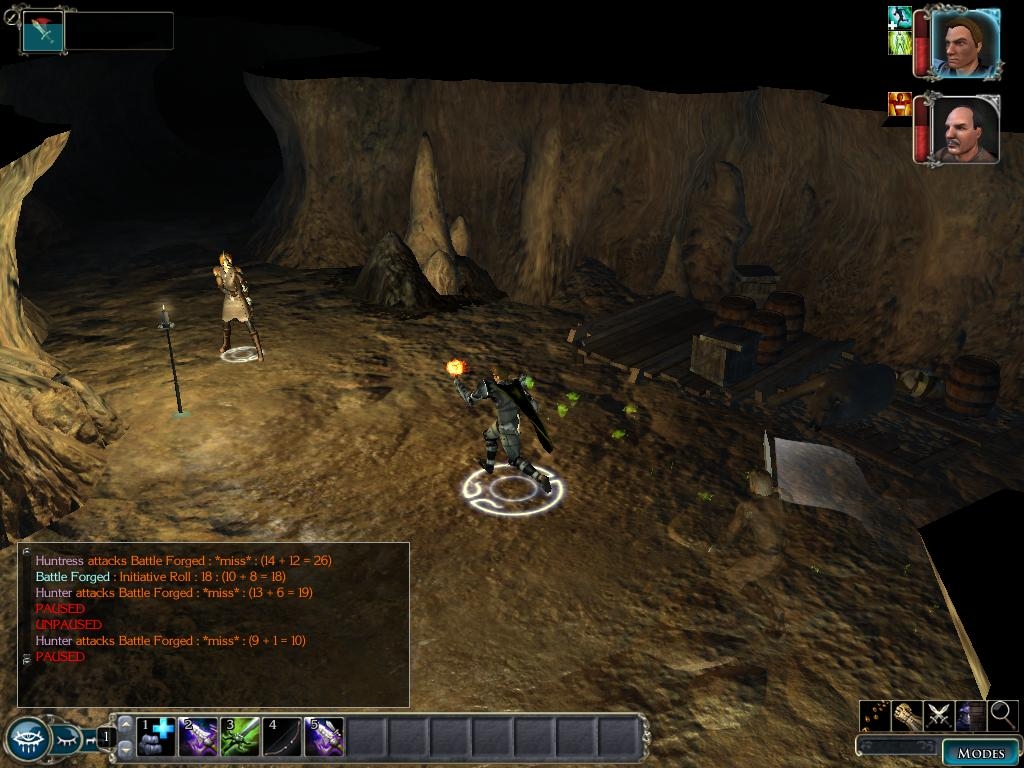Screen dimensions: 1024x768
Task: Click the hotbar page up arrow
Action: pyautogui.click(x=125, y=725)
